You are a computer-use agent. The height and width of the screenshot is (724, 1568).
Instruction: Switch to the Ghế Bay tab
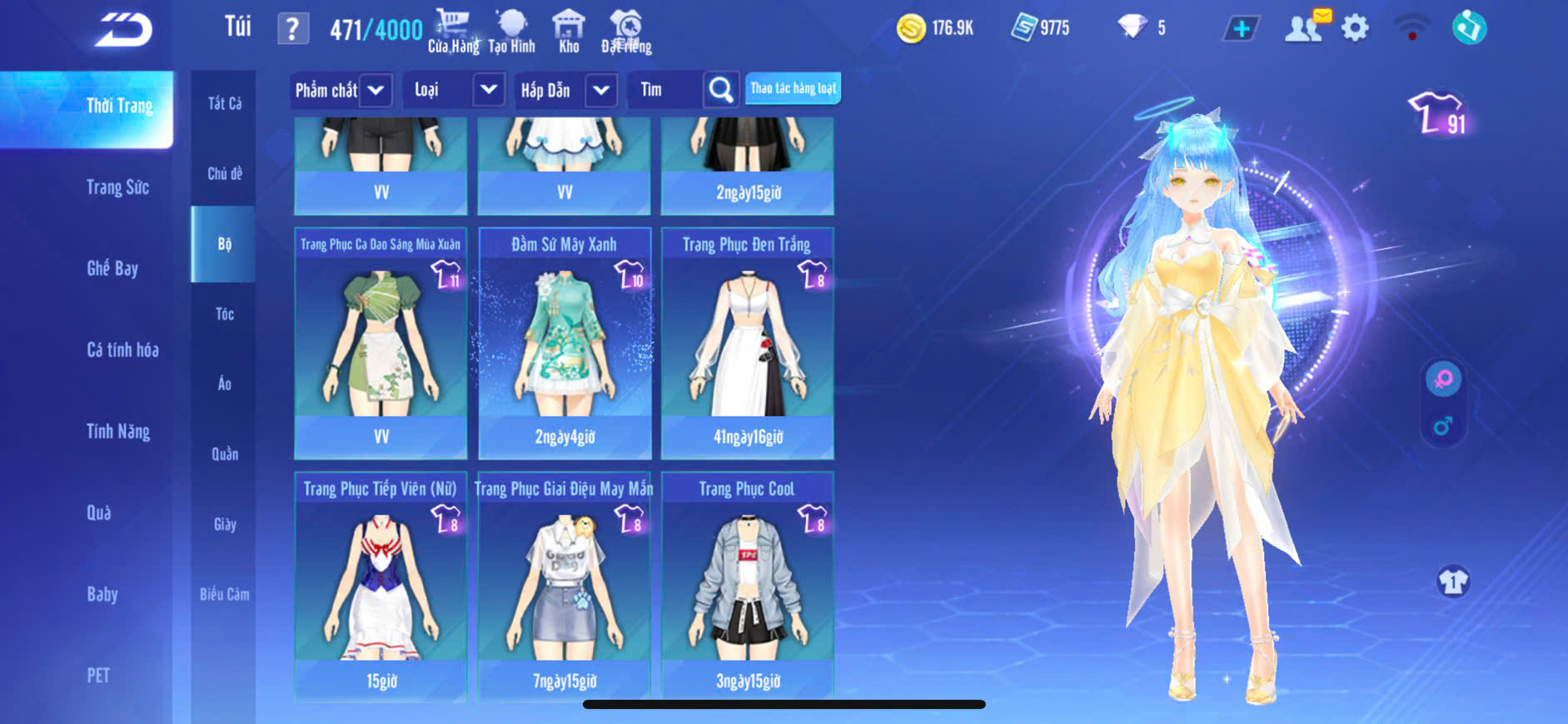112,268
